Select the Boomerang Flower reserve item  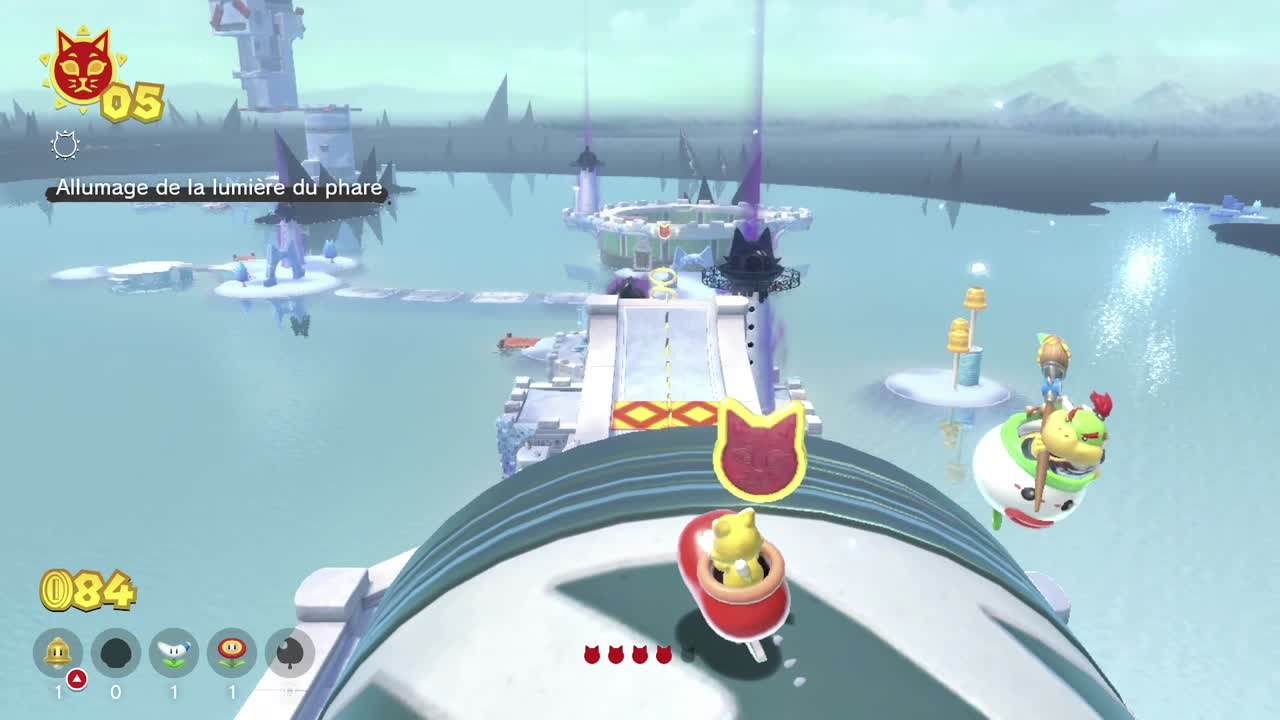point(174,654)
